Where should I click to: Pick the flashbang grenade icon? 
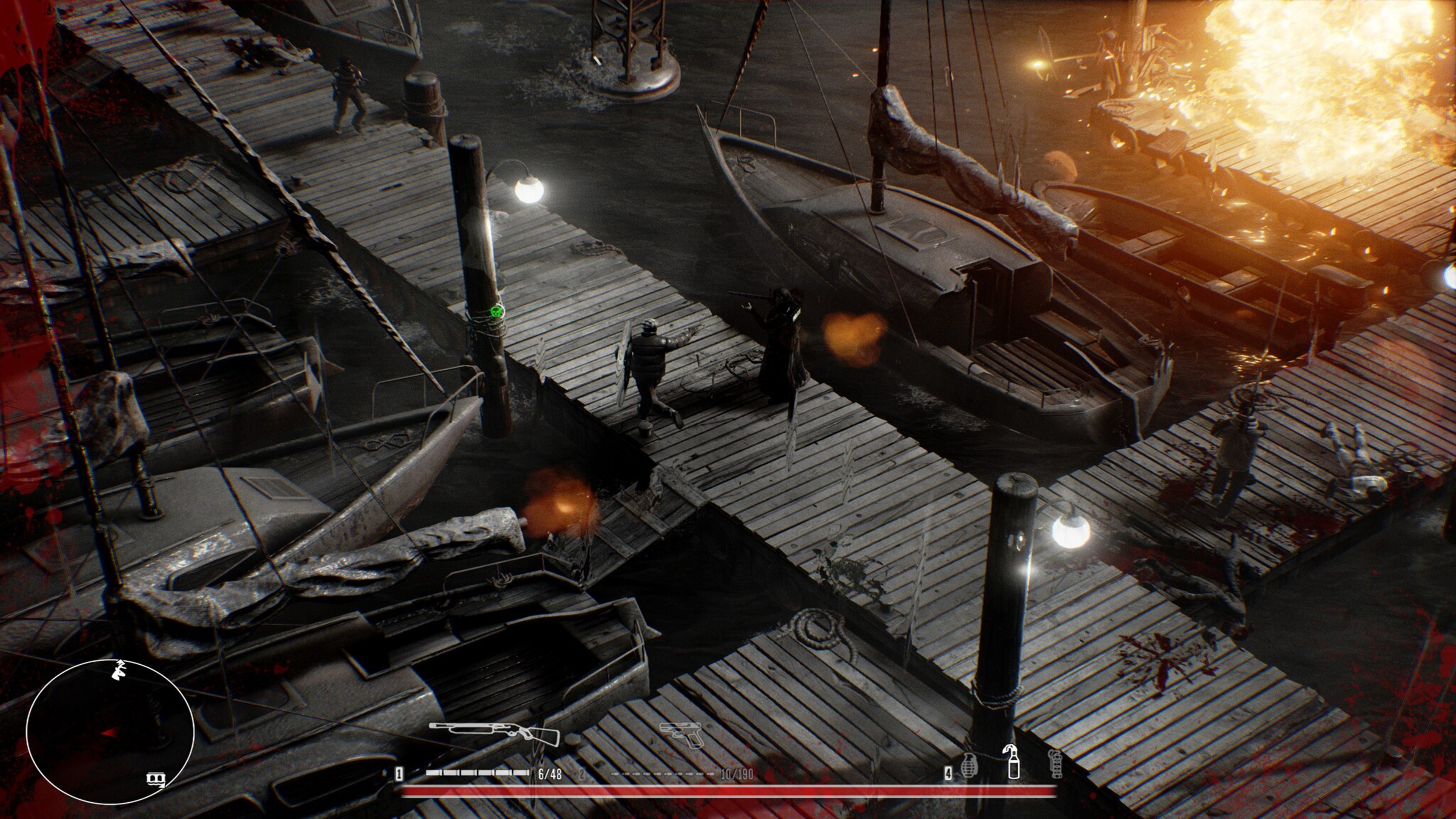1055,764
